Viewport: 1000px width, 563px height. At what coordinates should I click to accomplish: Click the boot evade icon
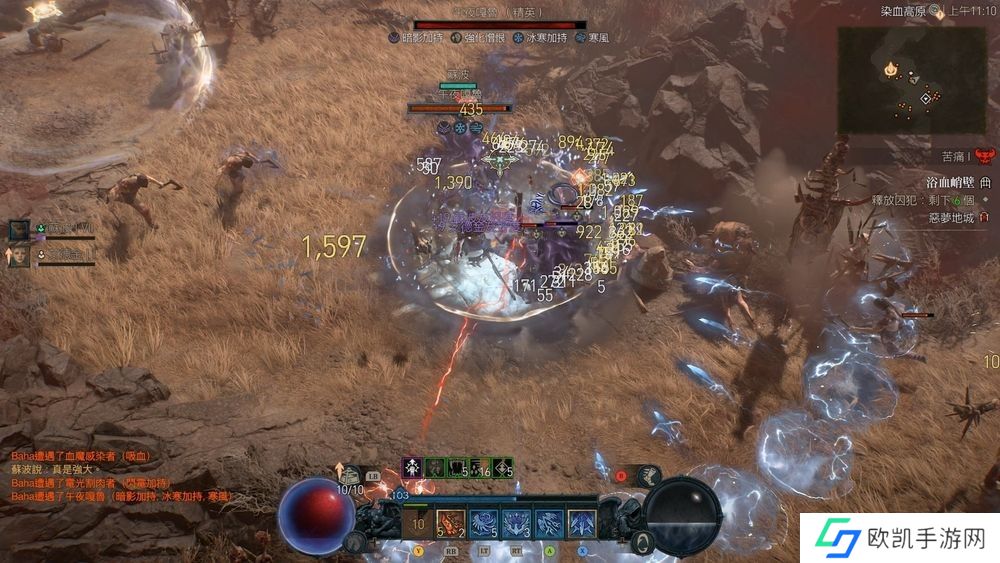(x=648, y=475)
